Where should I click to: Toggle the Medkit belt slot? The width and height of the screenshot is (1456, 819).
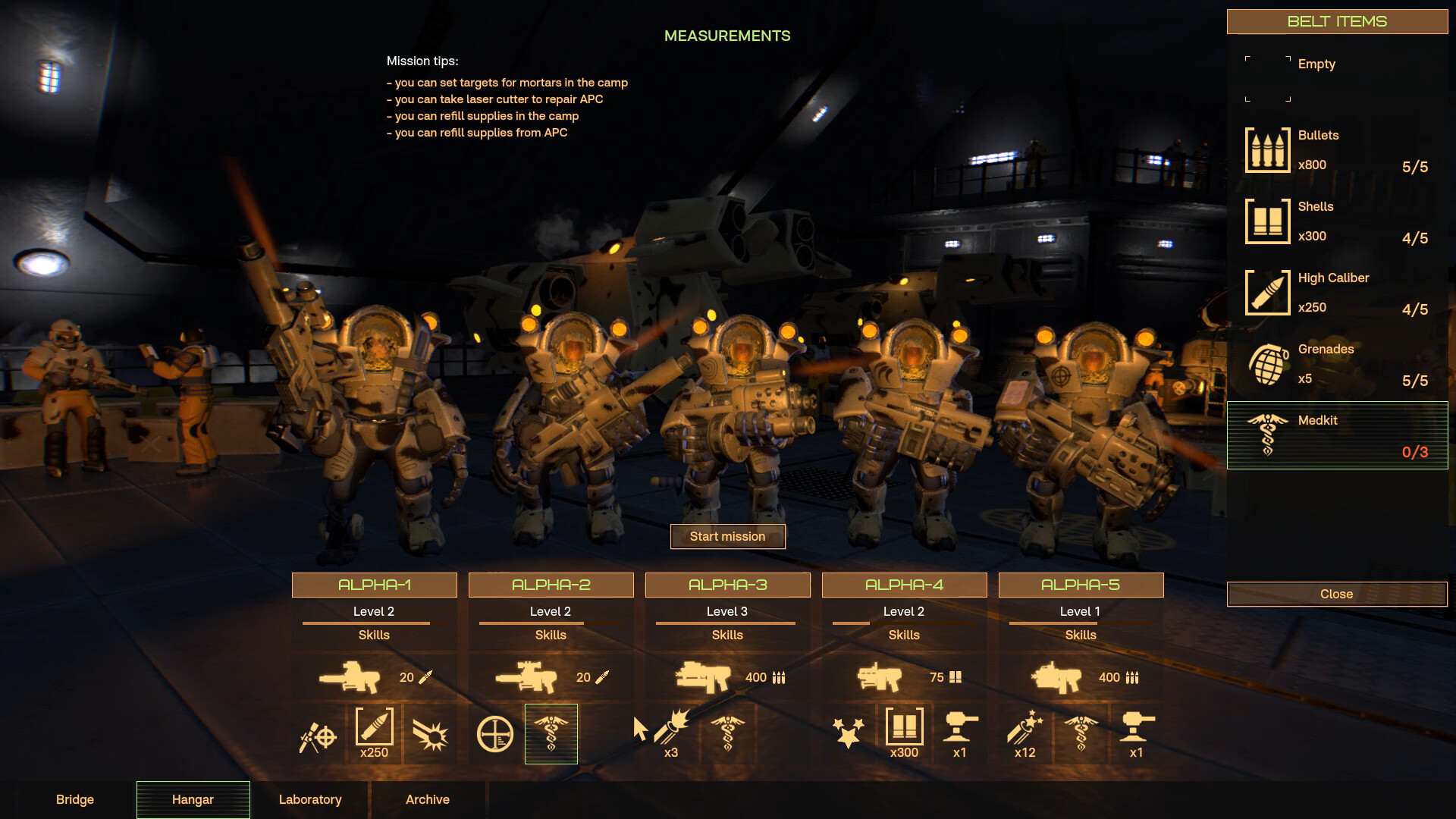click(1337, 435)
